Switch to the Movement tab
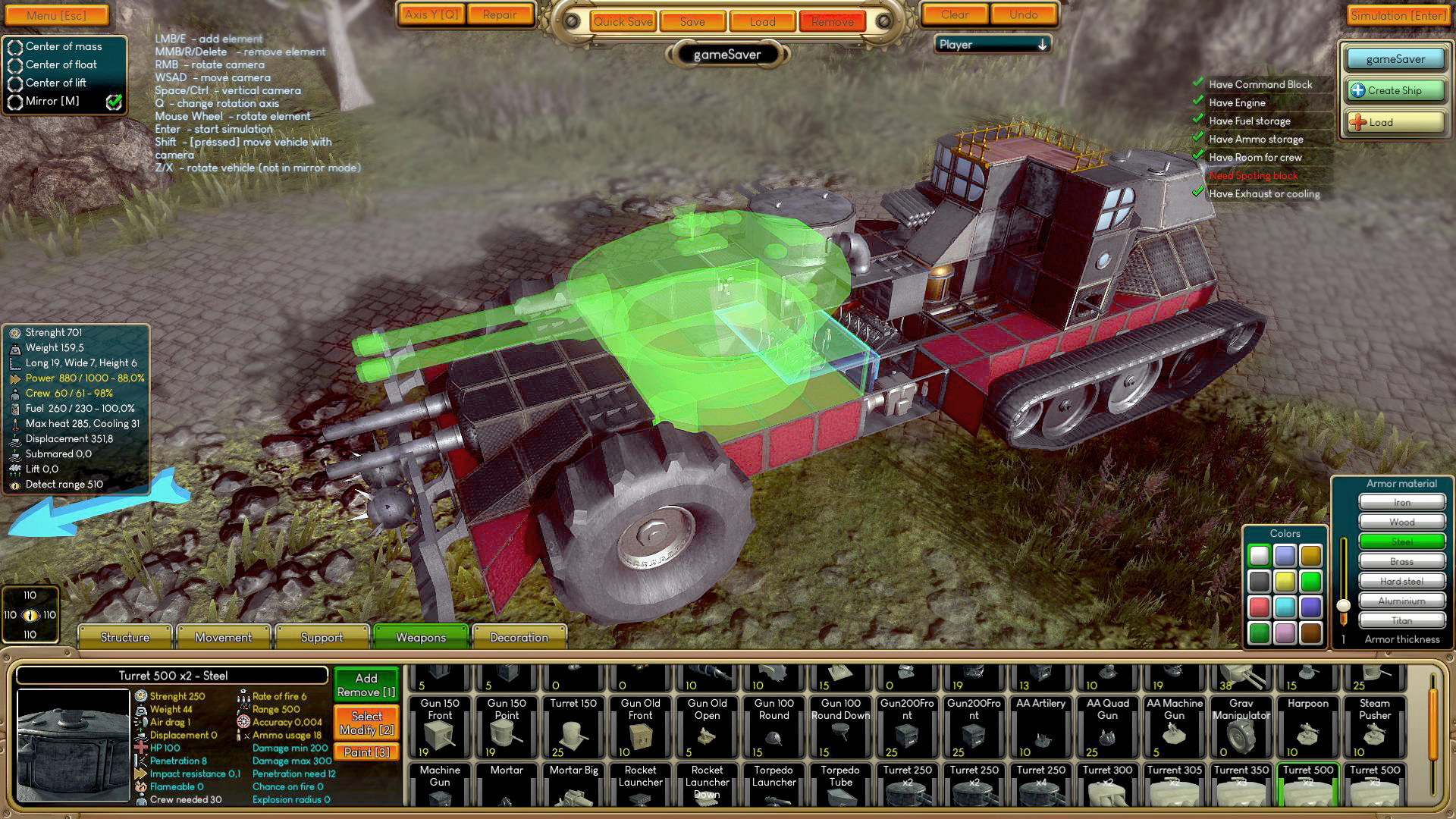Screen dimensions: 1456x819 click(x=224, y=638)
